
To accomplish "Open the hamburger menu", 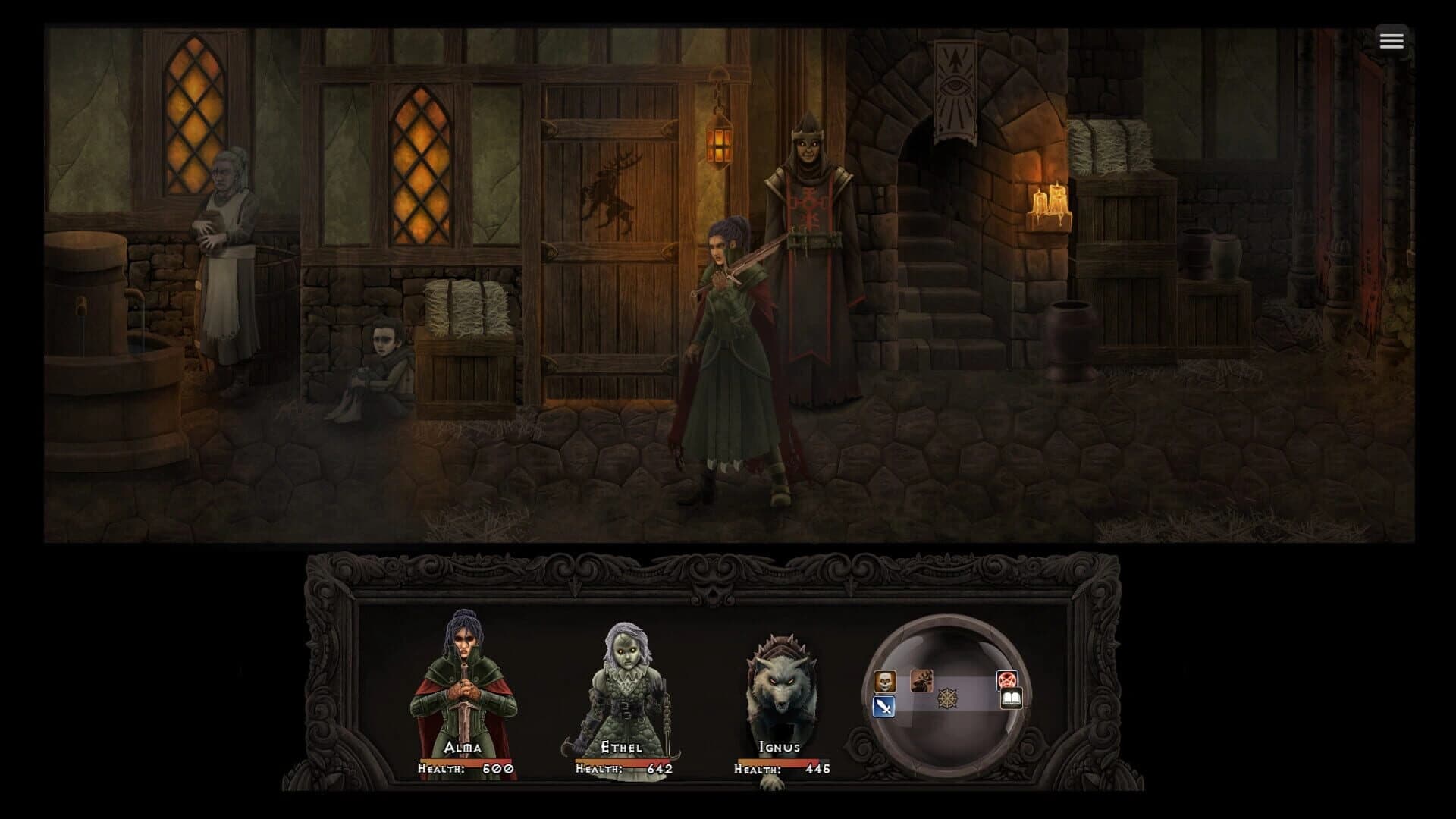I will point(1392,41).
